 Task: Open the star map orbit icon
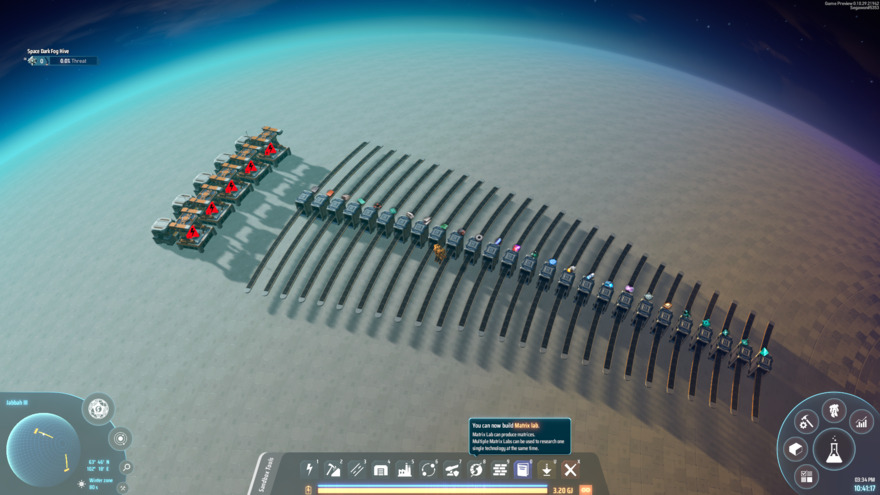[120, 439]
